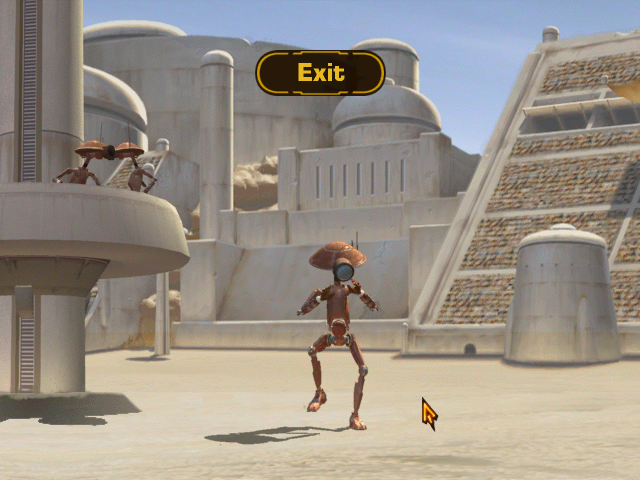This screenshot has width=640, height=480.
Task: Click the Exit button
Action: click(320, 73)
